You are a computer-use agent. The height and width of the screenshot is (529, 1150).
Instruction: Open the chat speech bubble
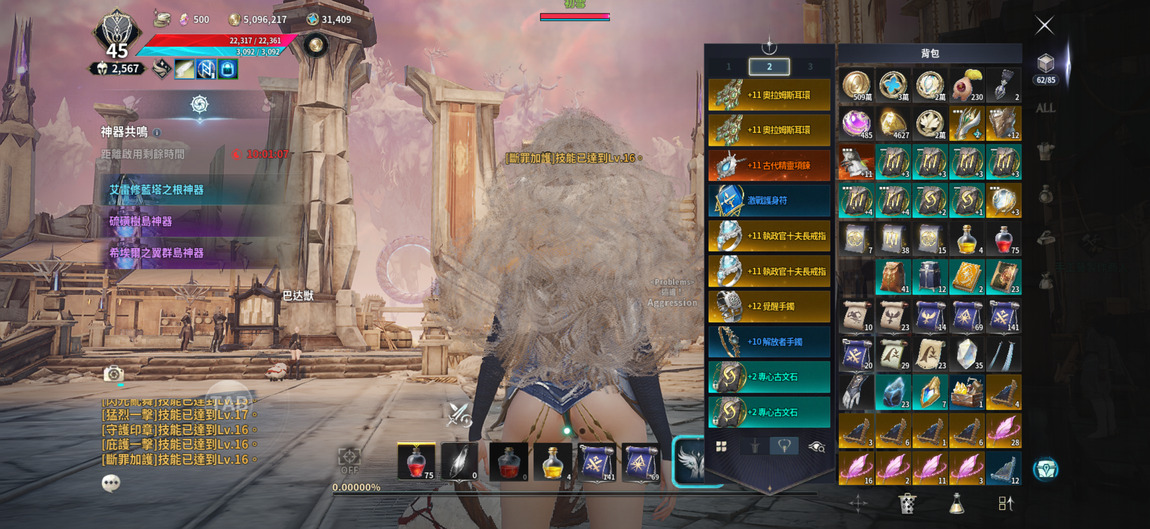pyautogui.click(x=111, y=483)
